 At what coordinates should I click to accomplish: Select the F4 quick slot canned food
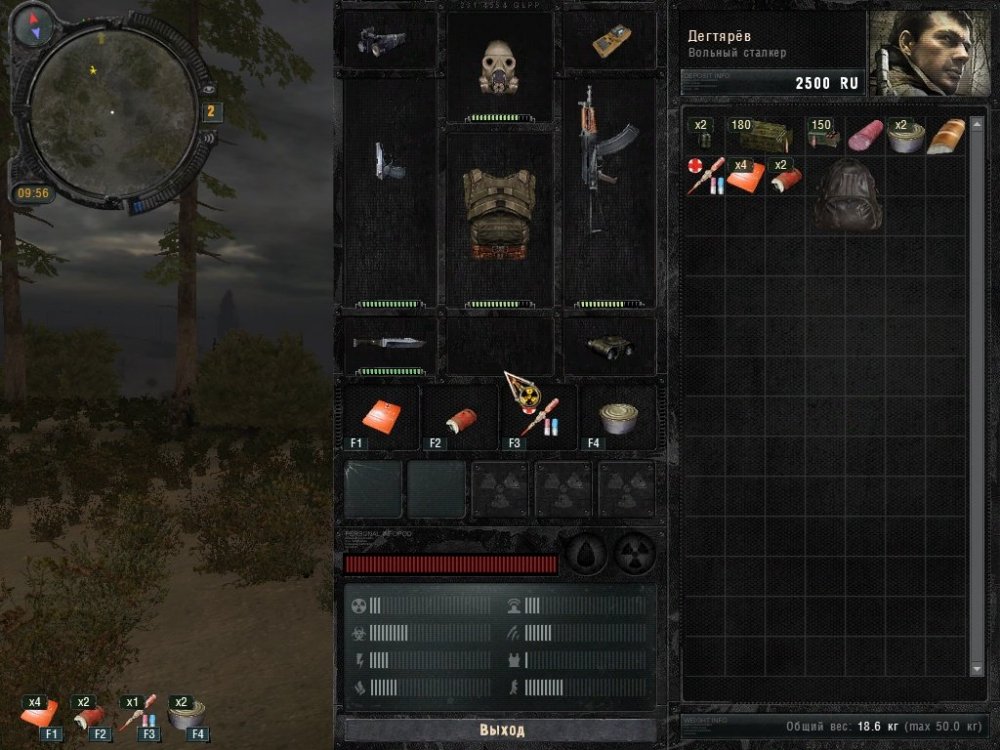pos(618,416)
